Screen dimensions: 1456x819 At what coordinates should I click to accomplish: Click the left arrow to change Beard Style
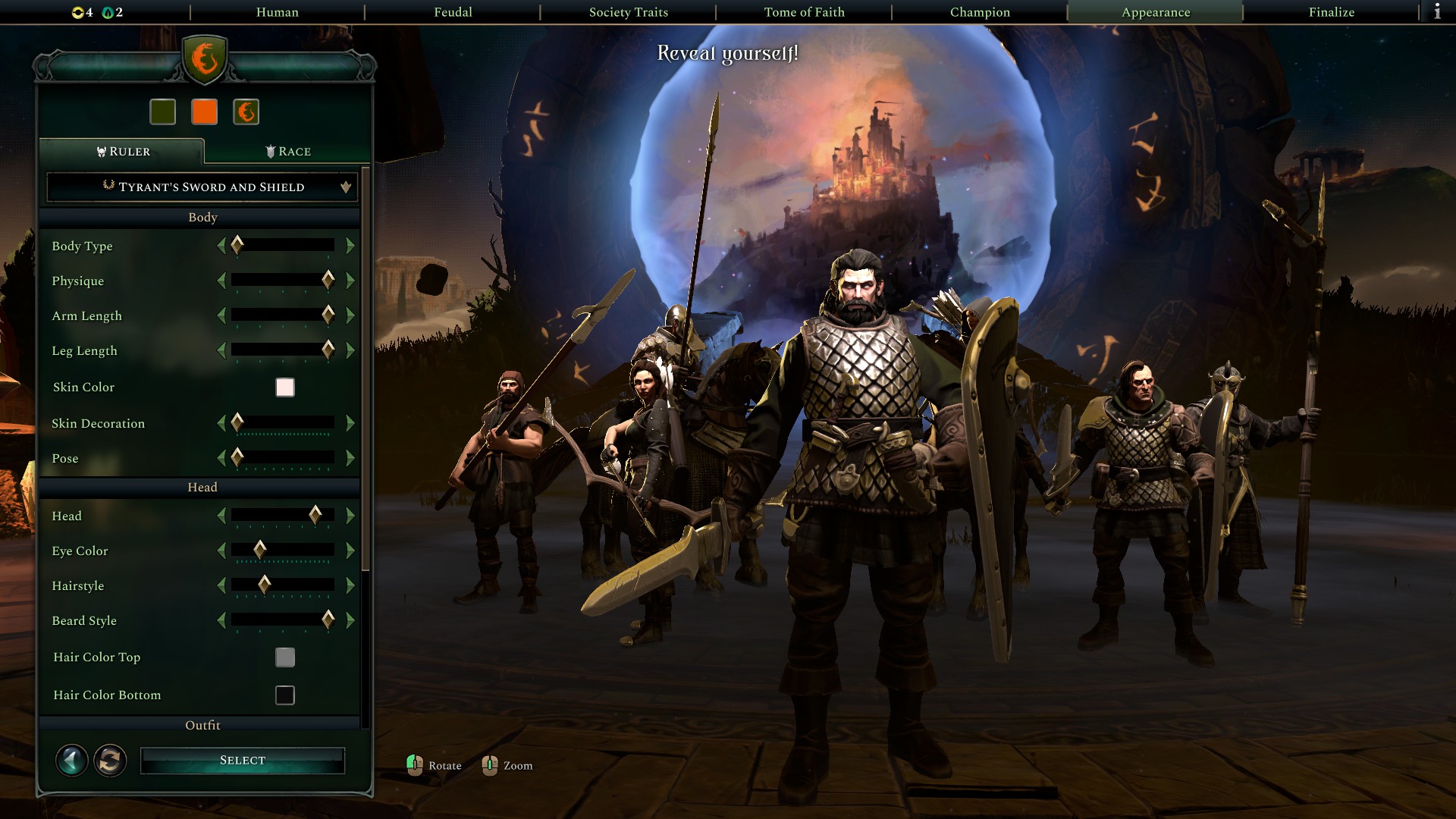222,620
